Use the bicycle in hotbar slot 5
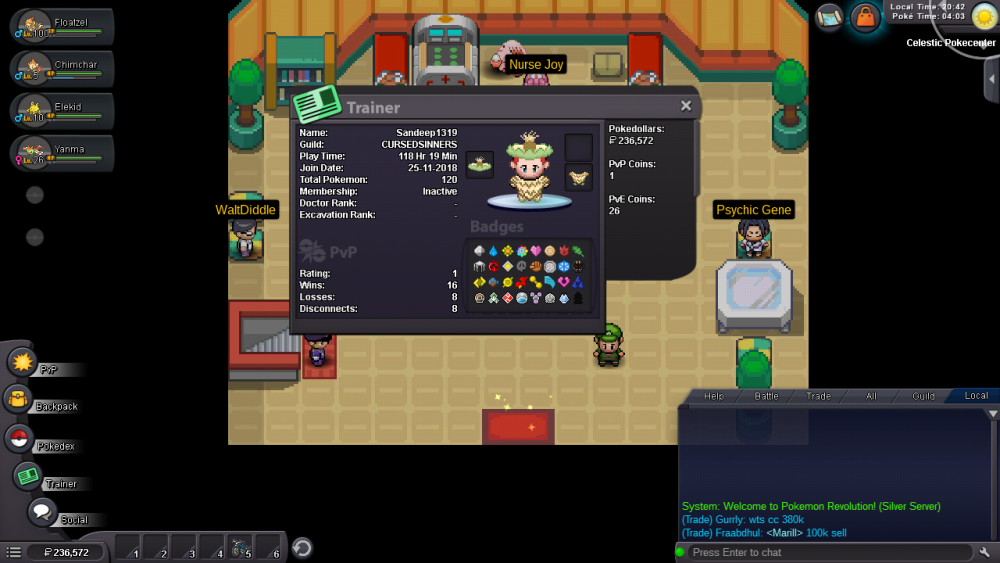Image resolution: width=1000 pixels, height=563 pixels. click(240, 548)
